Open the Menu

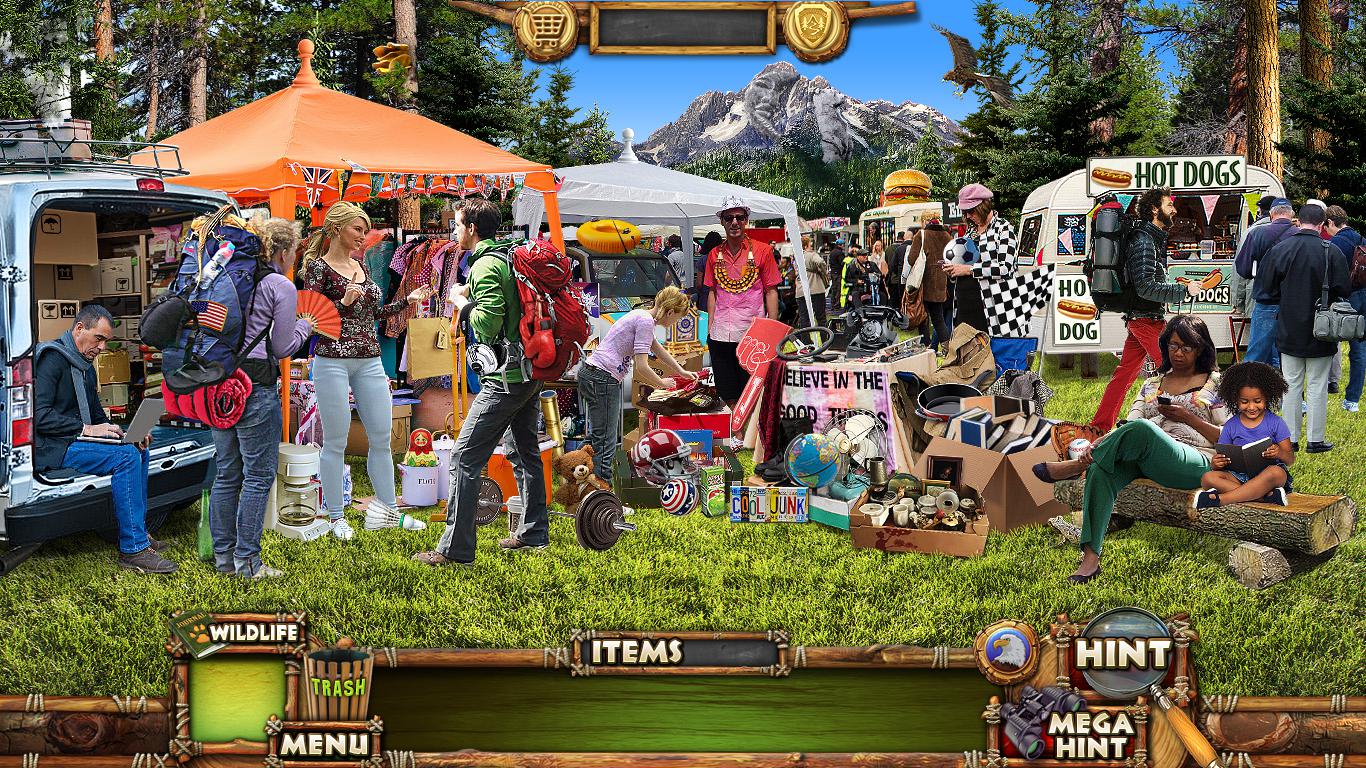tap(323, 743)
